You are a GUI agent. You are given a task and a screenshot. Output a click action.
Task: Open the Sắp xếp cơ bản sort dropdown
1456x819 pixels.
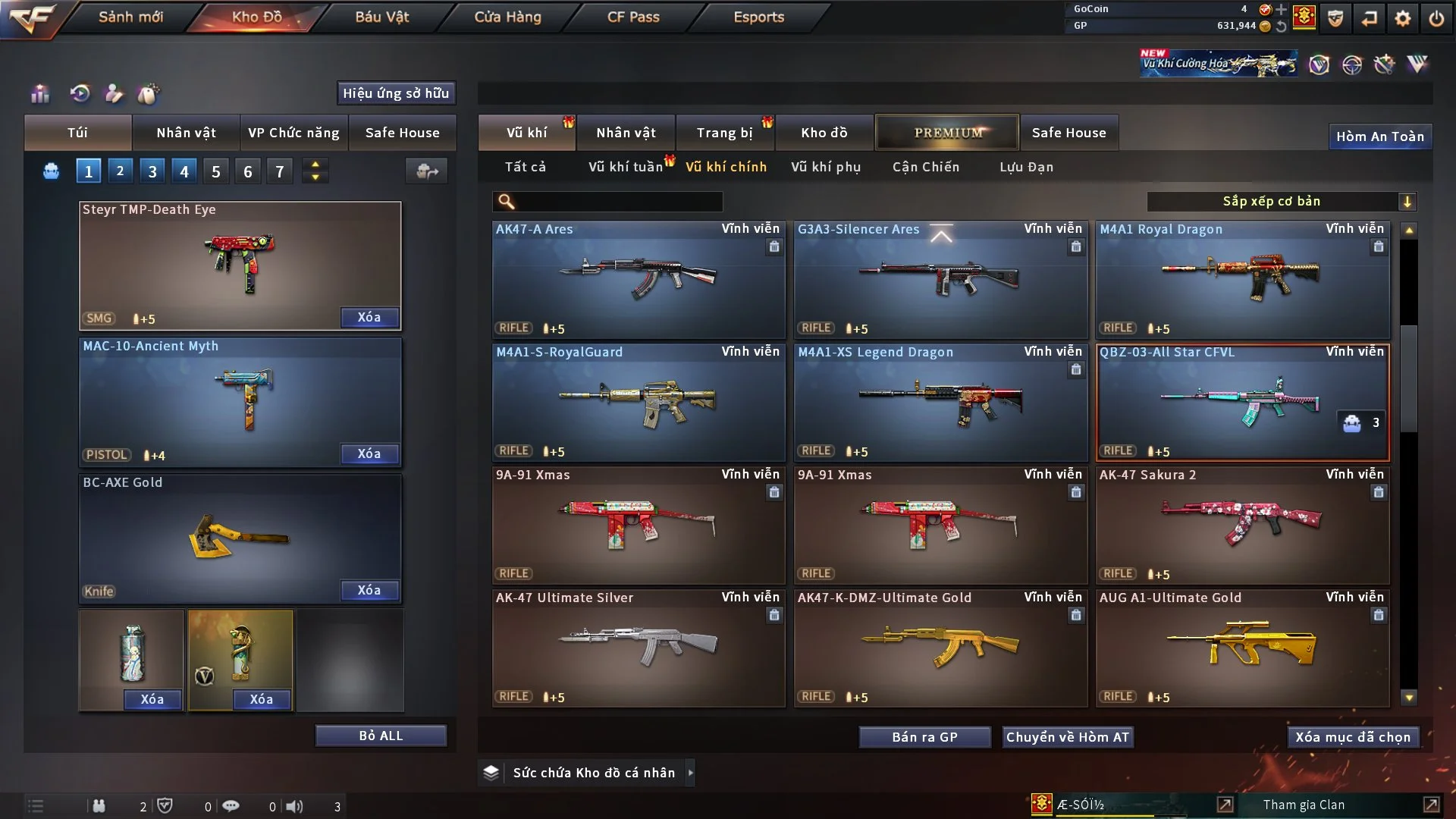[1281, 202]
